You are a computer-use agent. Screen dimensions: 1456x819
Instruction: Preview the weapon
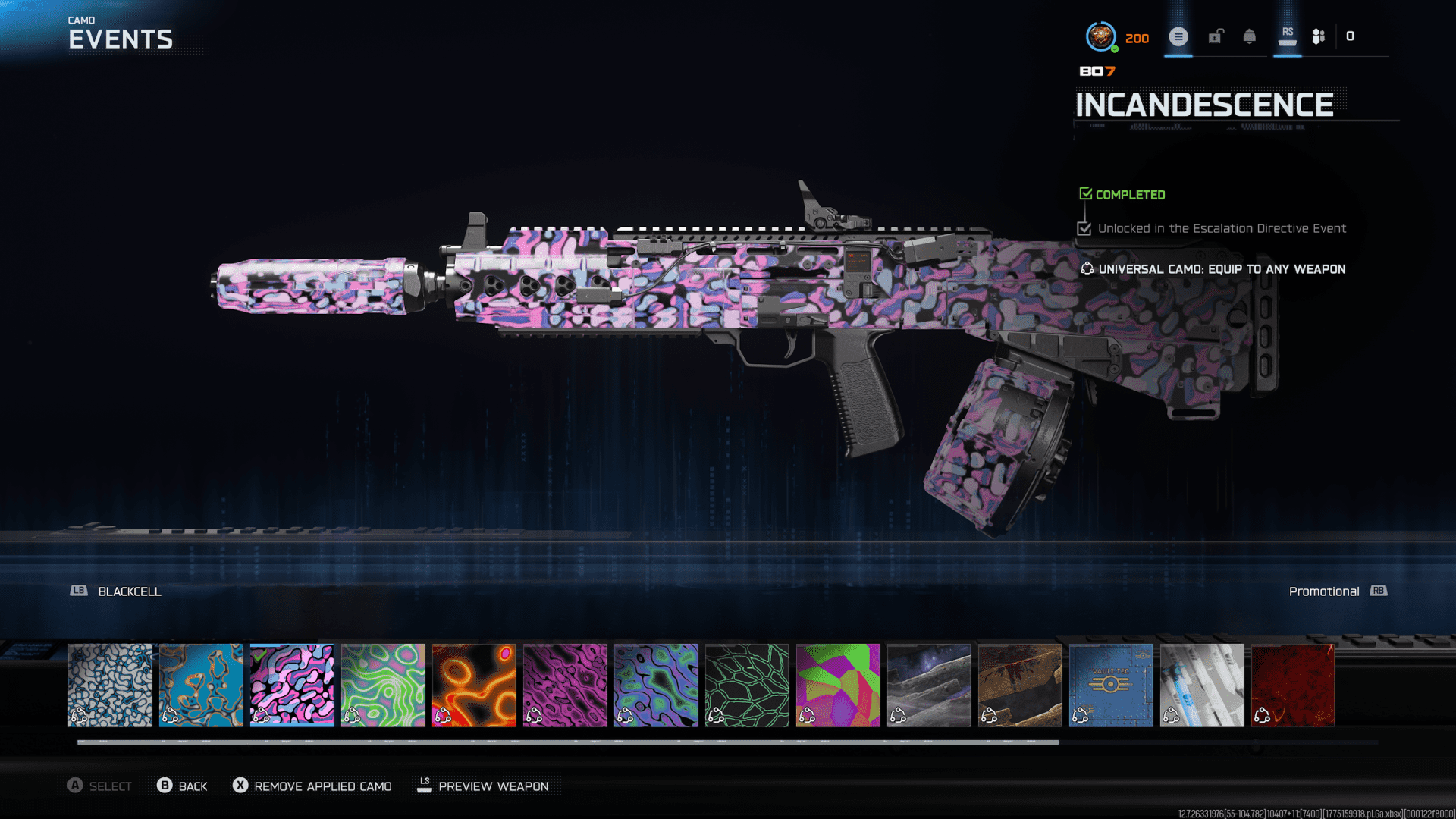(483, 786)
